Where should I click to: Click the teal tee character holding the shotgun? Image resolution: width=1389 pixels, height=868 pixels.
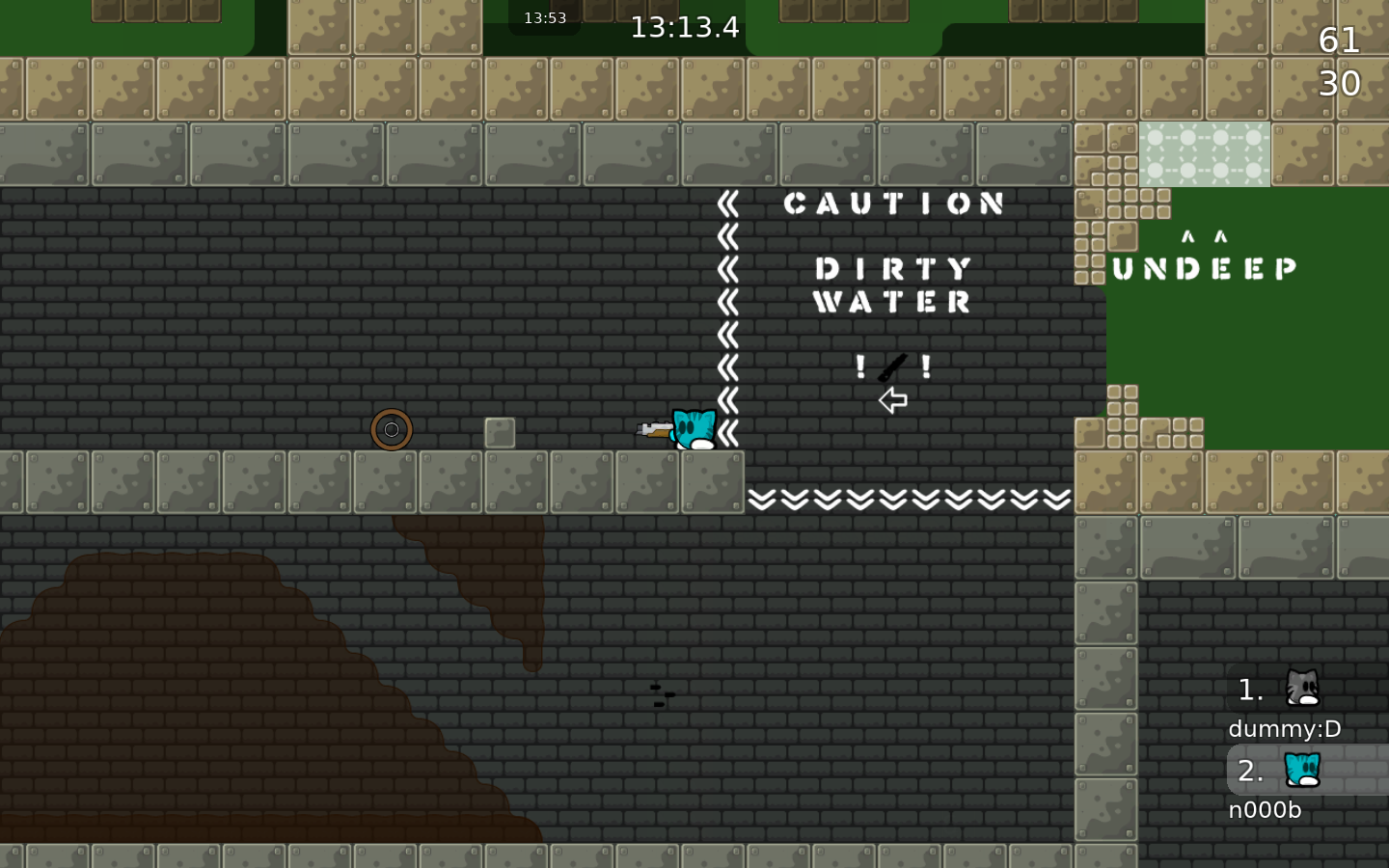click(x=693, y=431)
